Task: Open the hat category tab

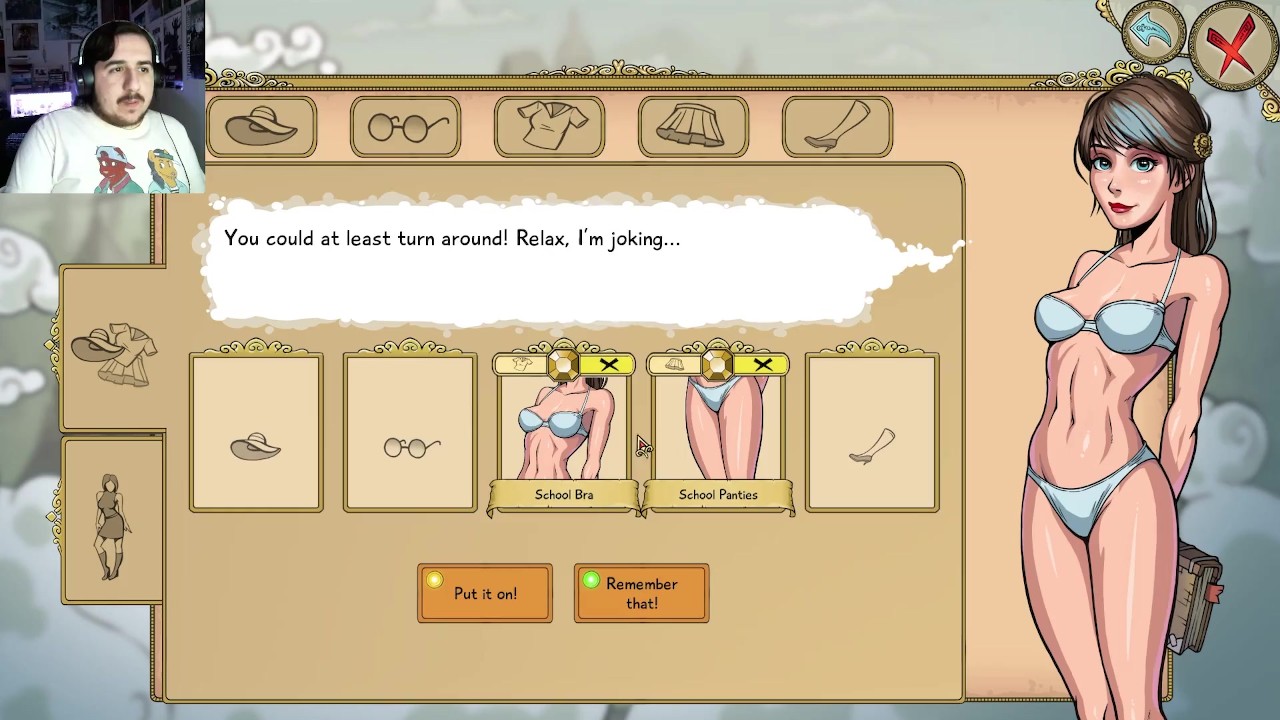Action: pyautogui.click(x=262, y=127)
